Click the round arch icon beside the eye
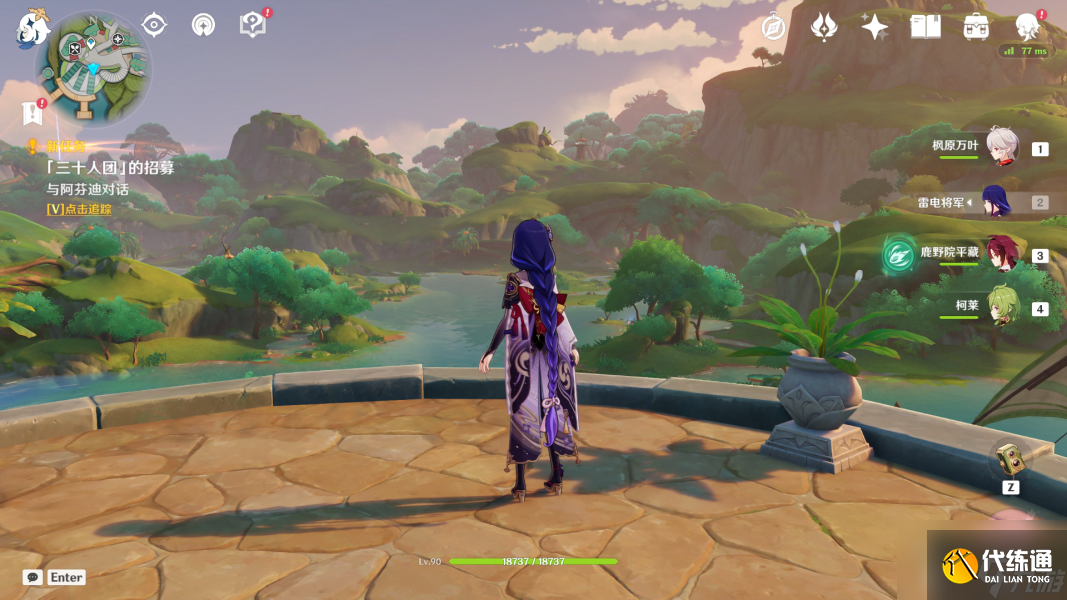Screen dimensions: 1067x600 click(x=203, y=25)
